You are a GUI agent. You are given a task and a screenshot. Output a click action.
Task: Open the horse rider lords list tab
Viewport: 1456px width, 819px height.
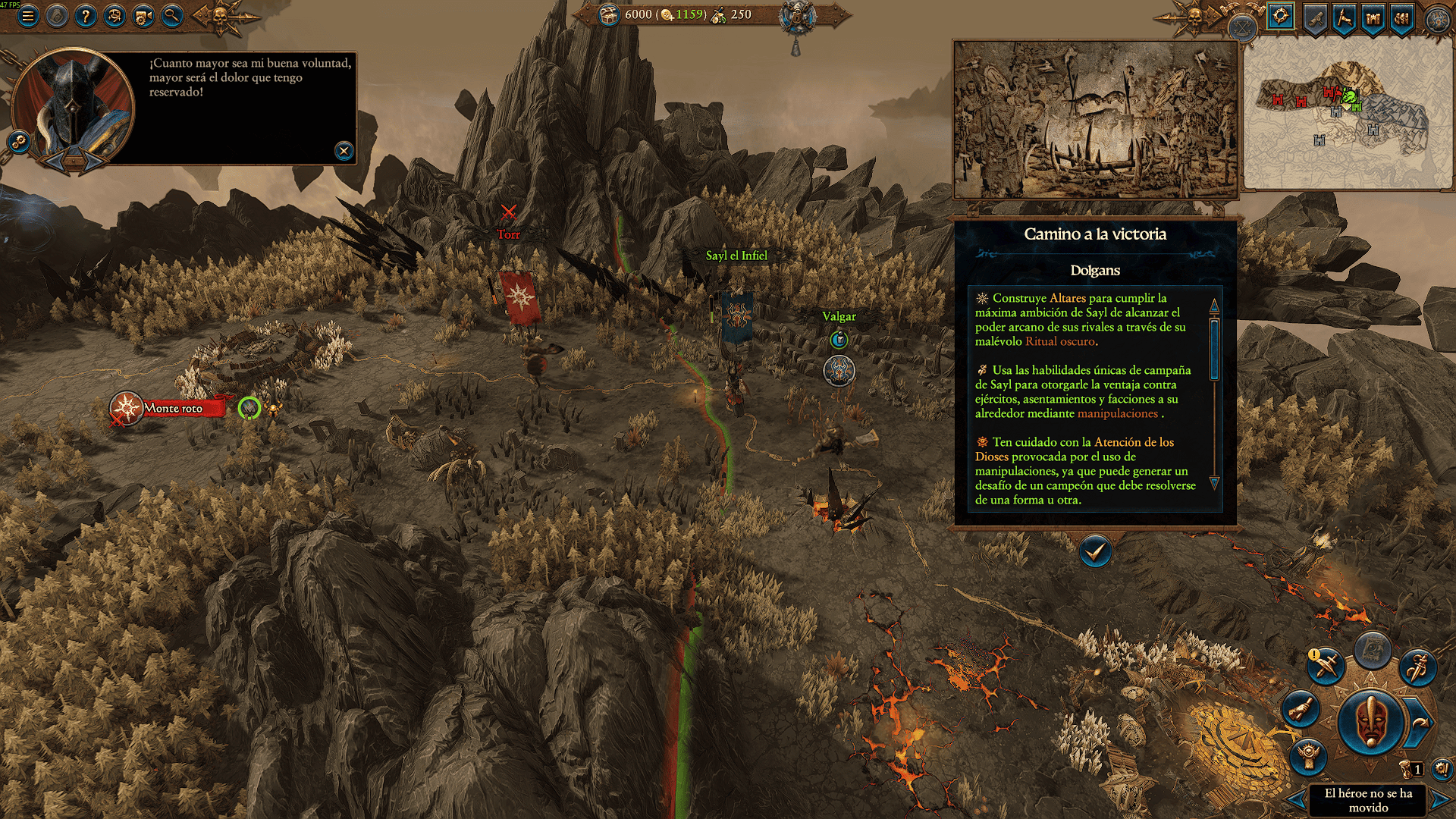[x=1344, y=17]
